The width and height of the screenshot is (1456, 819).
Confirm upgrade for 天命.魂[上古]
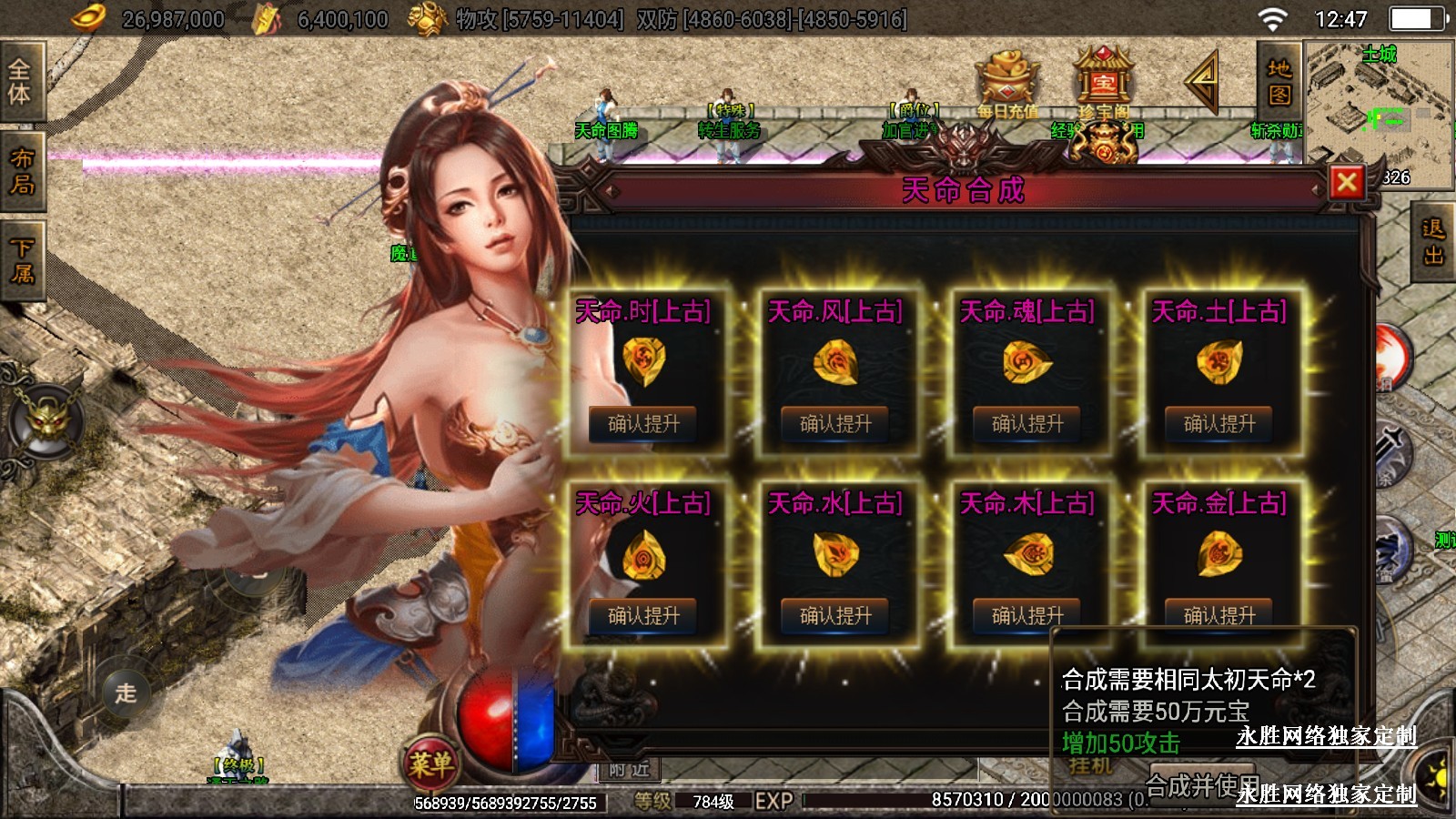tap(1027, 424)
